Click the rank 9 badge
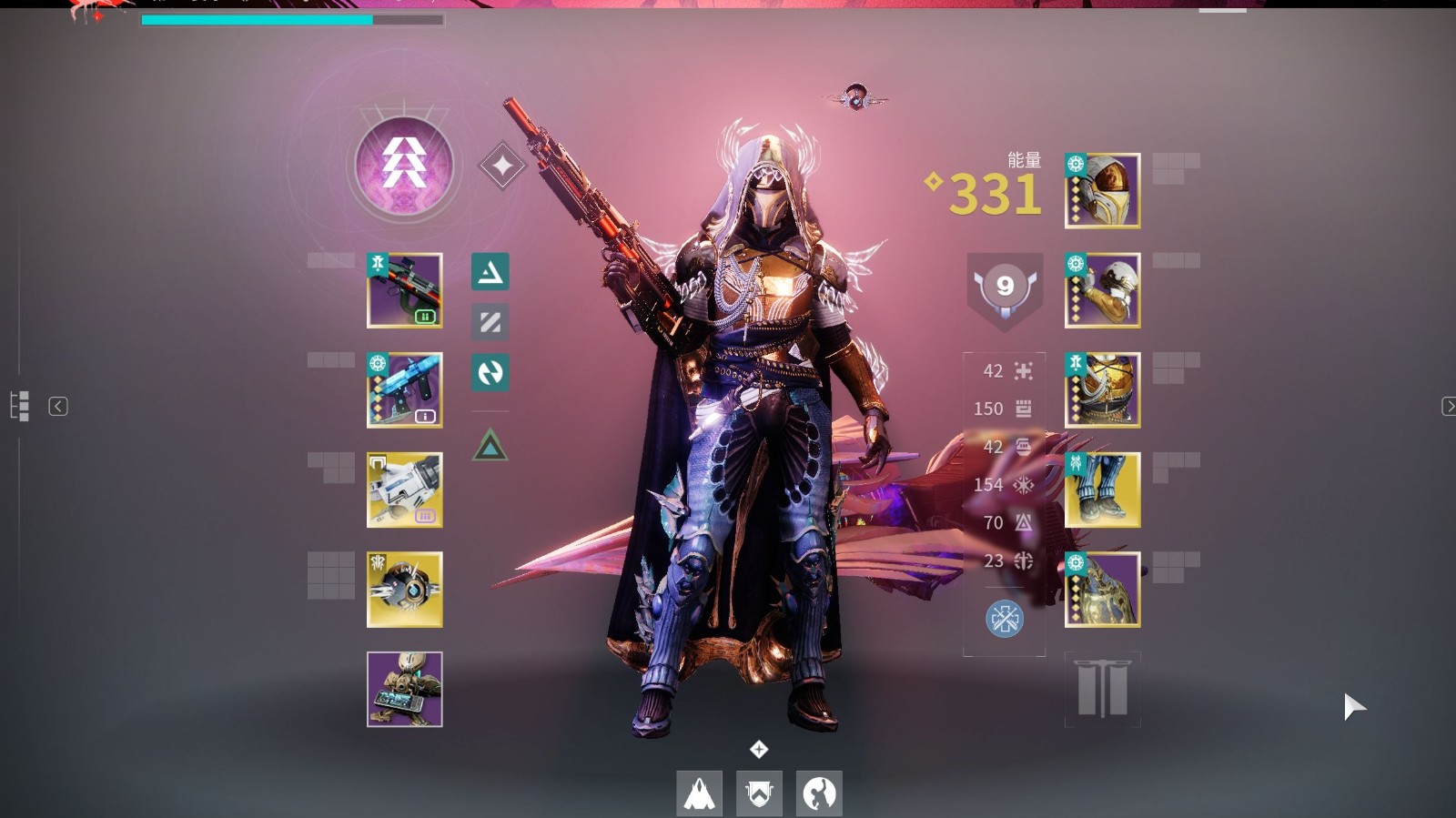Image resolution: width=1456 pixels, height=818 pixels. (1005, 288)
